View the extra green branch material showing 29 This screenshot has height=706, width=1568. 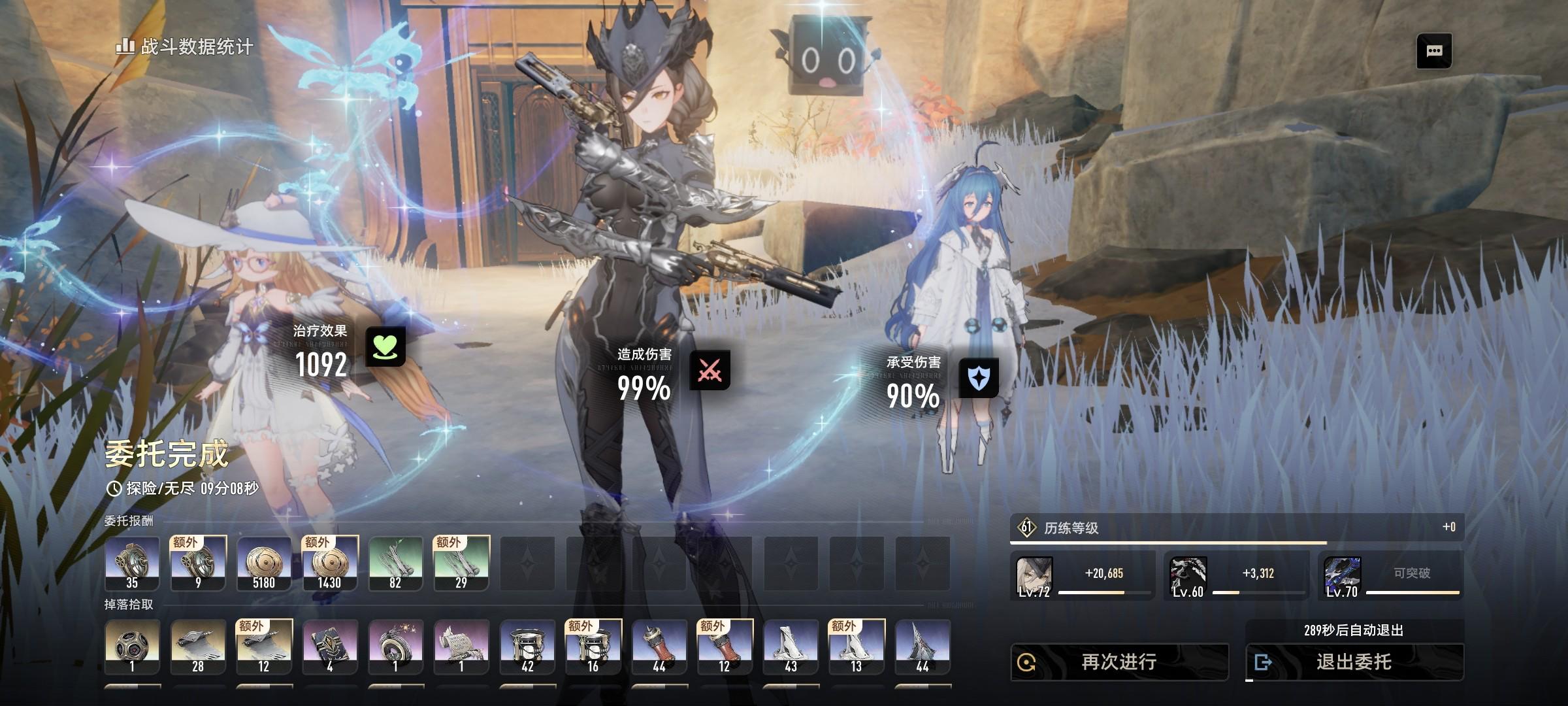(x=461, y=563)
